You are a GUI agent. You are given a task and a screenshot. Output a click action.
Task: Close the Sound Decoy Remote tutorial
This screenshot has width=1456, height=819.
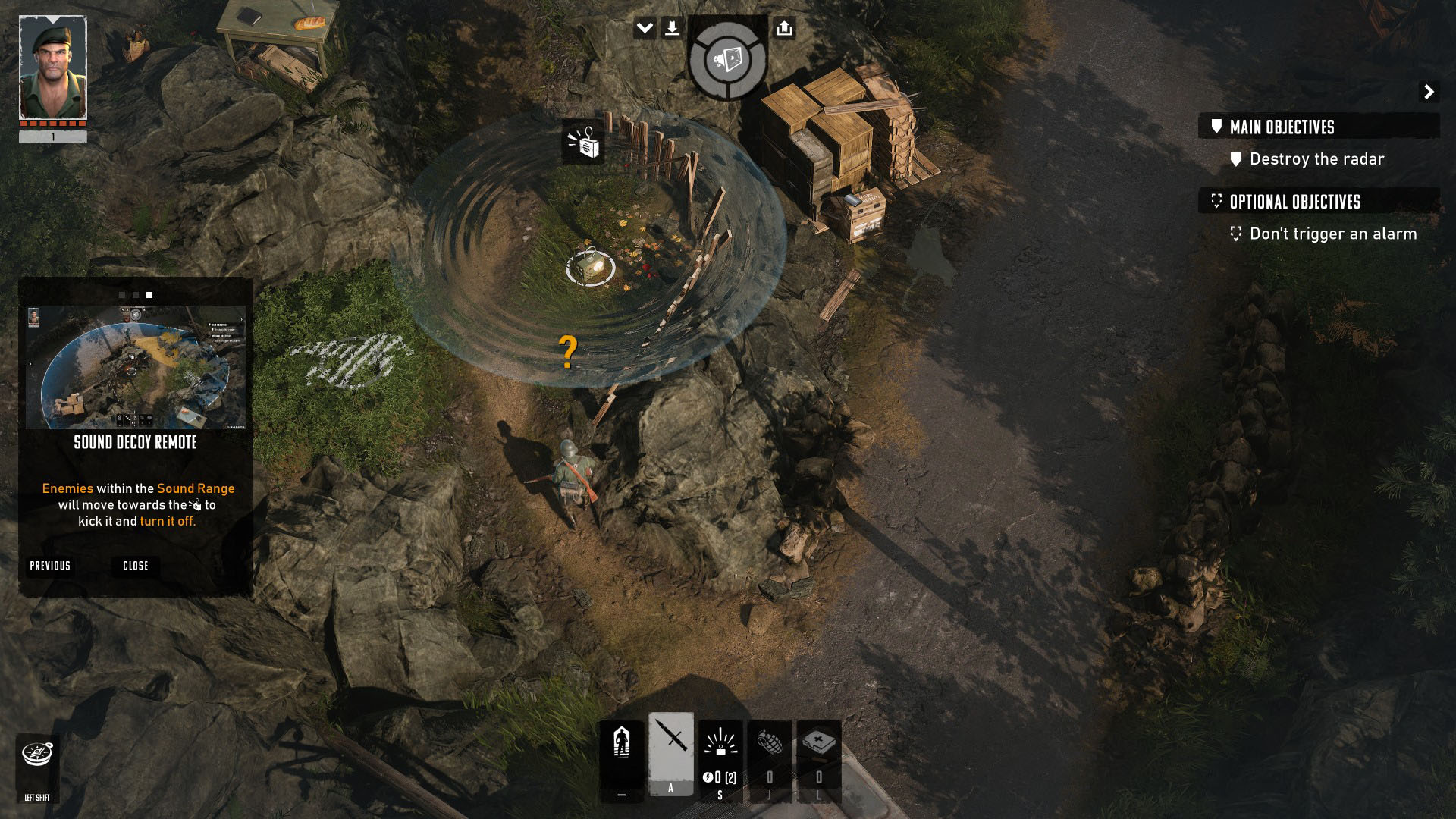[136, 566]
